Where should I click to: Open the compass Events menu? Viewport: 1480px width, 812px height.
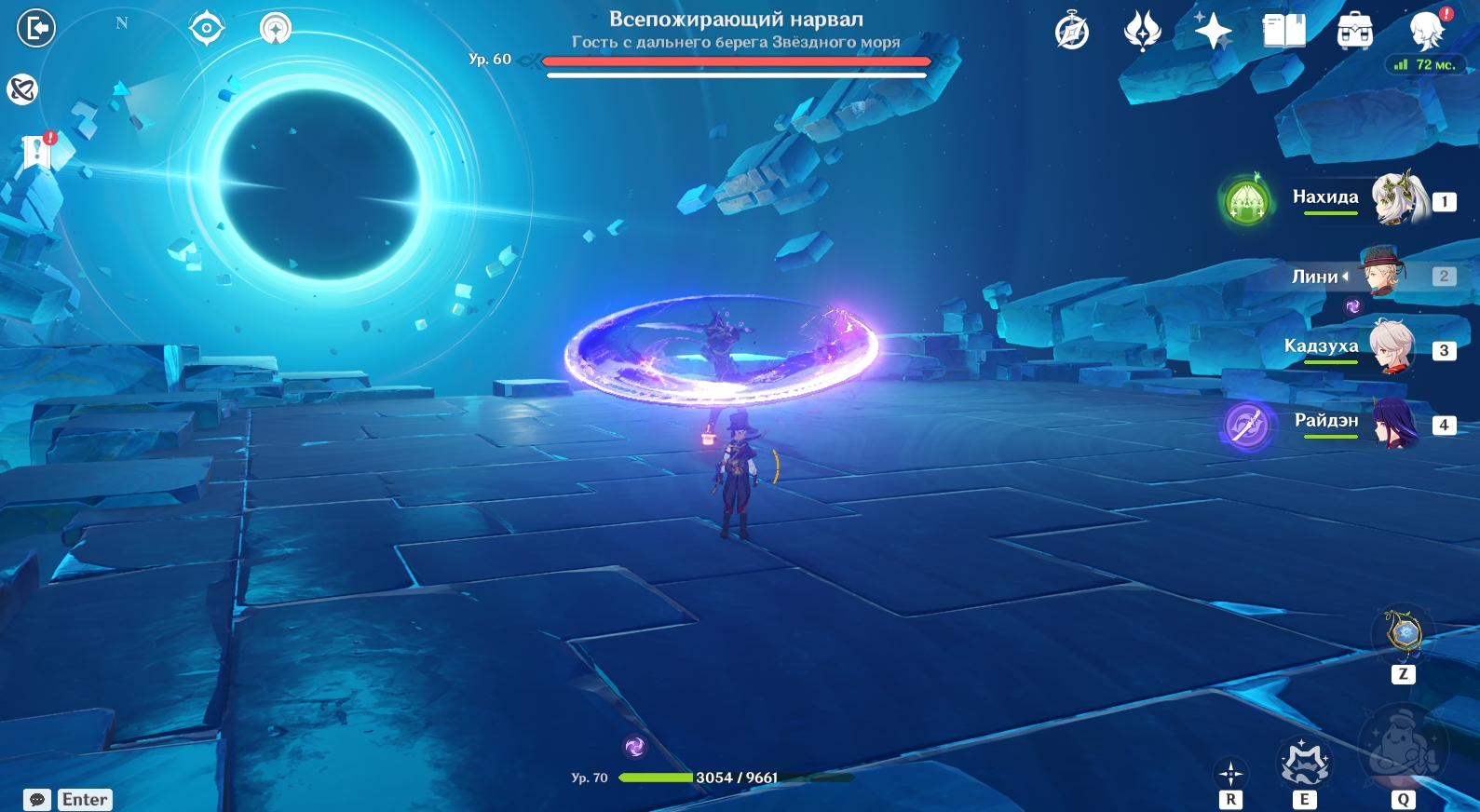(1072, 31)
